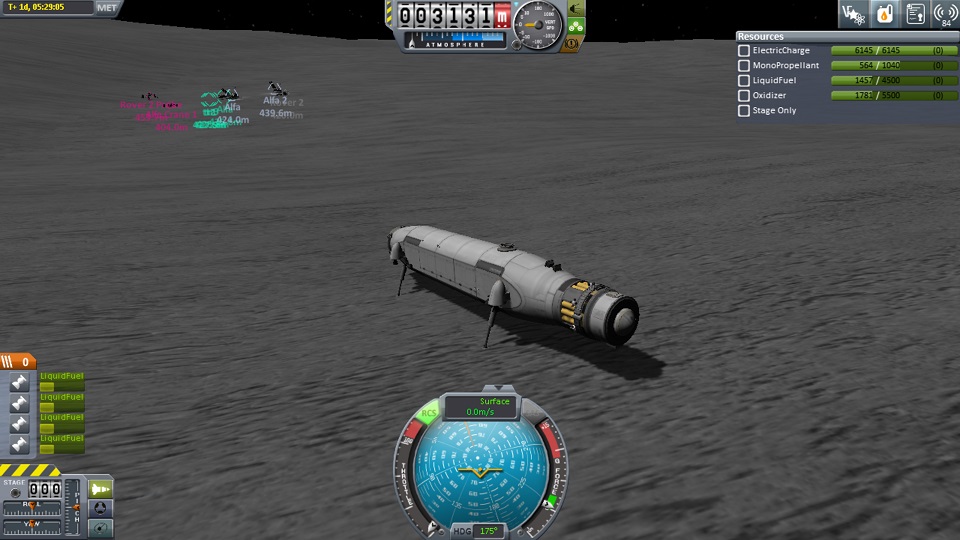
Task: Select staging mode rocket button
Action: [101, 488]
